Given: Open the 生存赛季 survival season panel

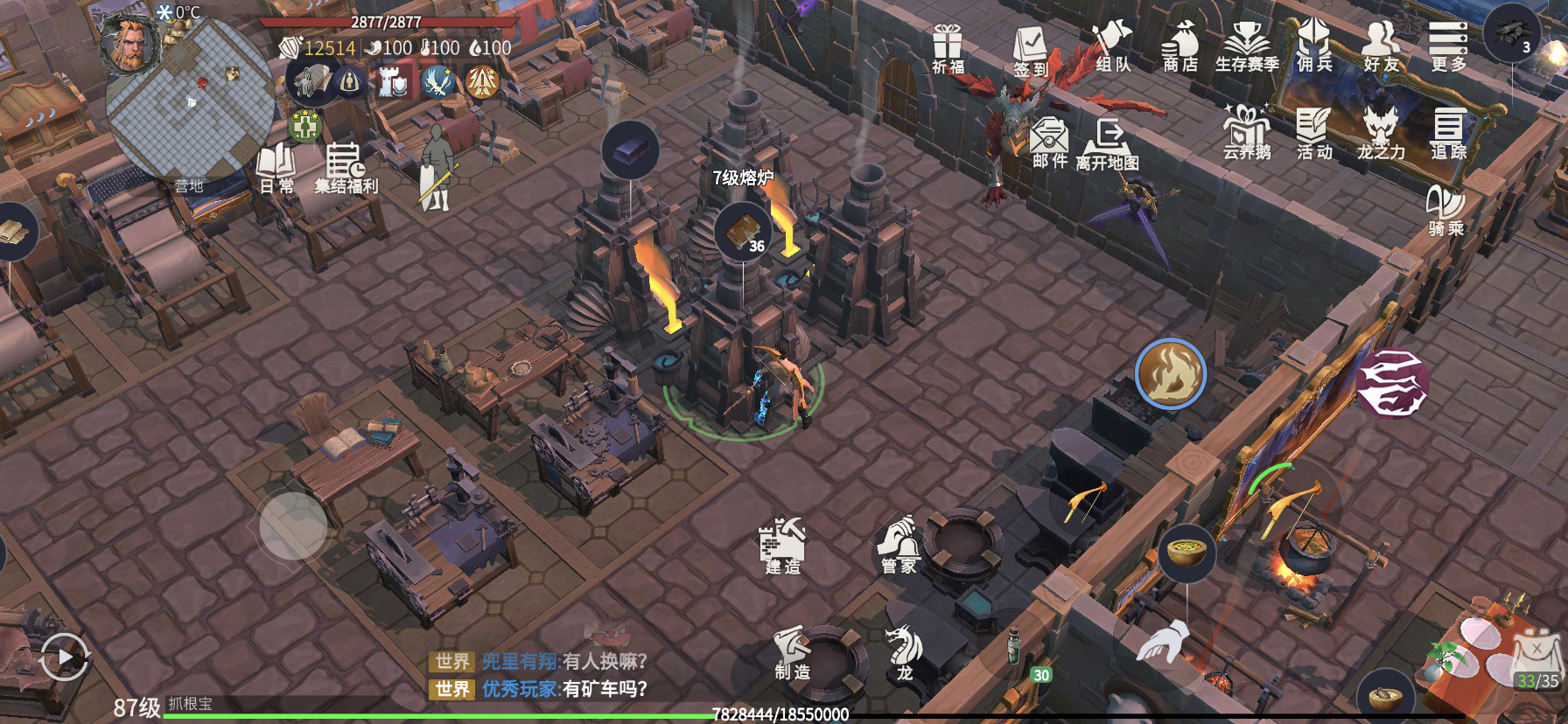Looking at the screenshot, I should (x=1247, y=47).
